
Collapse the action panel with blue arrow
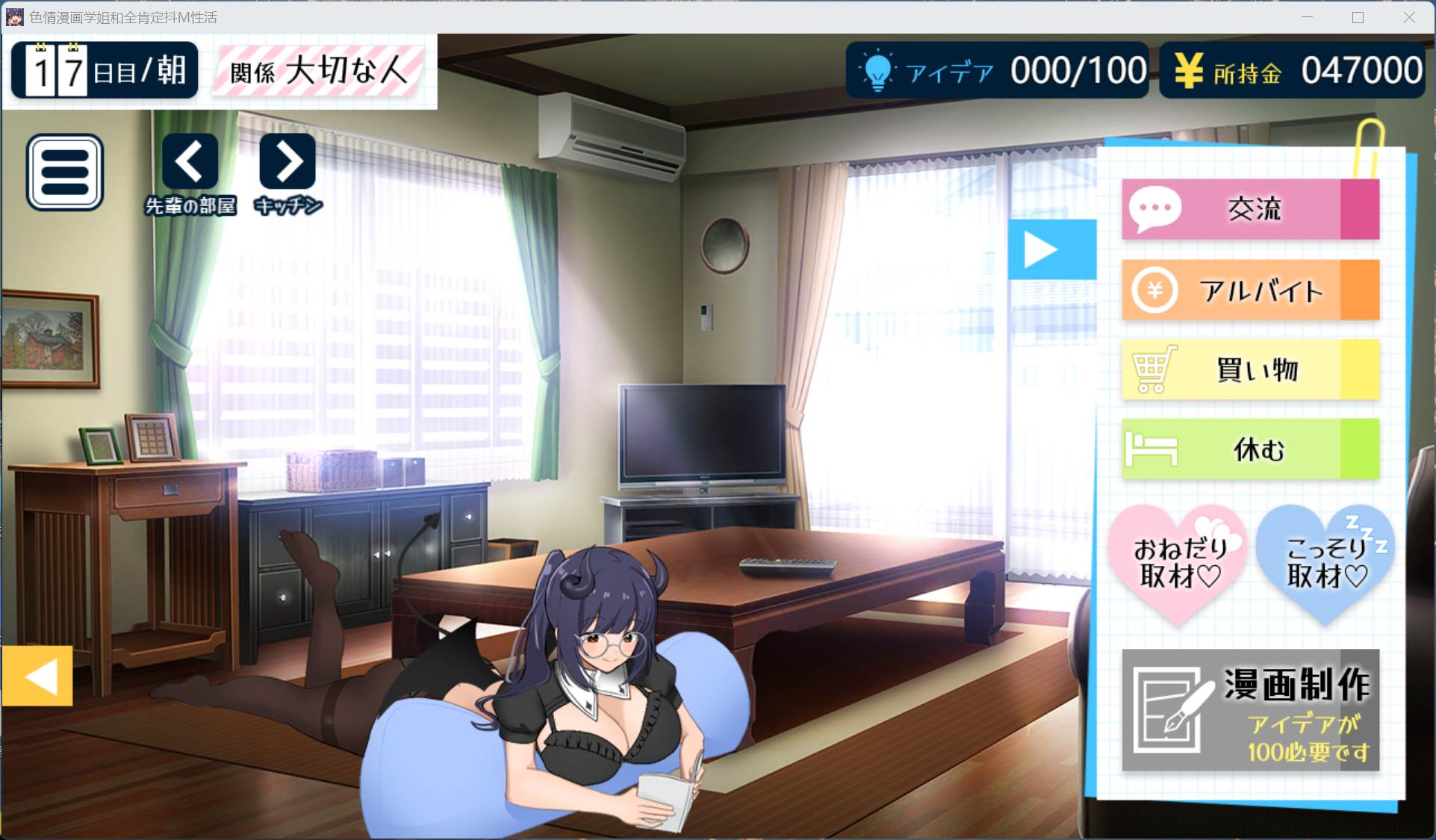[1051, 249]
